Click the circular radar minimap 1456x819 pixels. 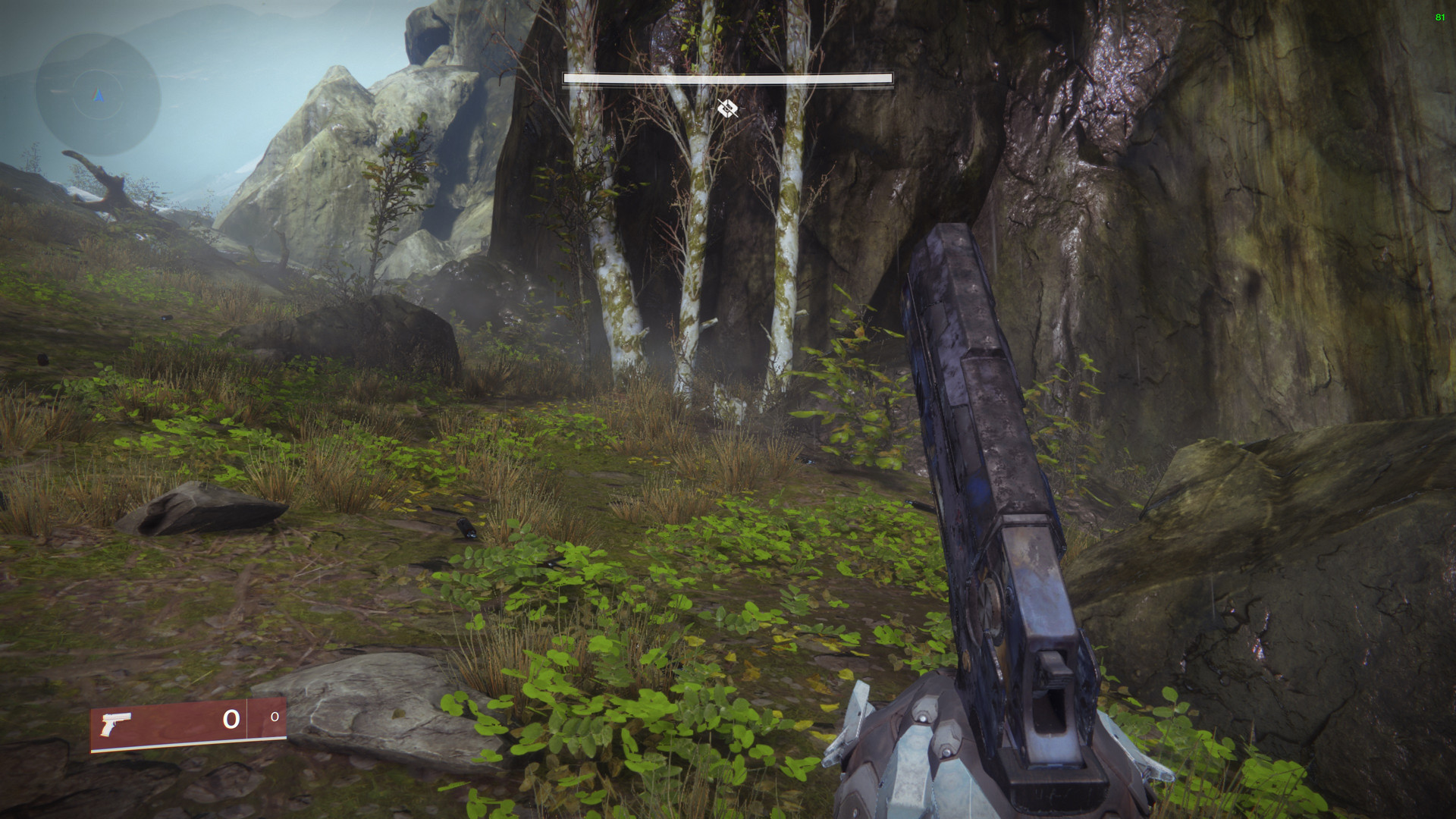(98, 94)
